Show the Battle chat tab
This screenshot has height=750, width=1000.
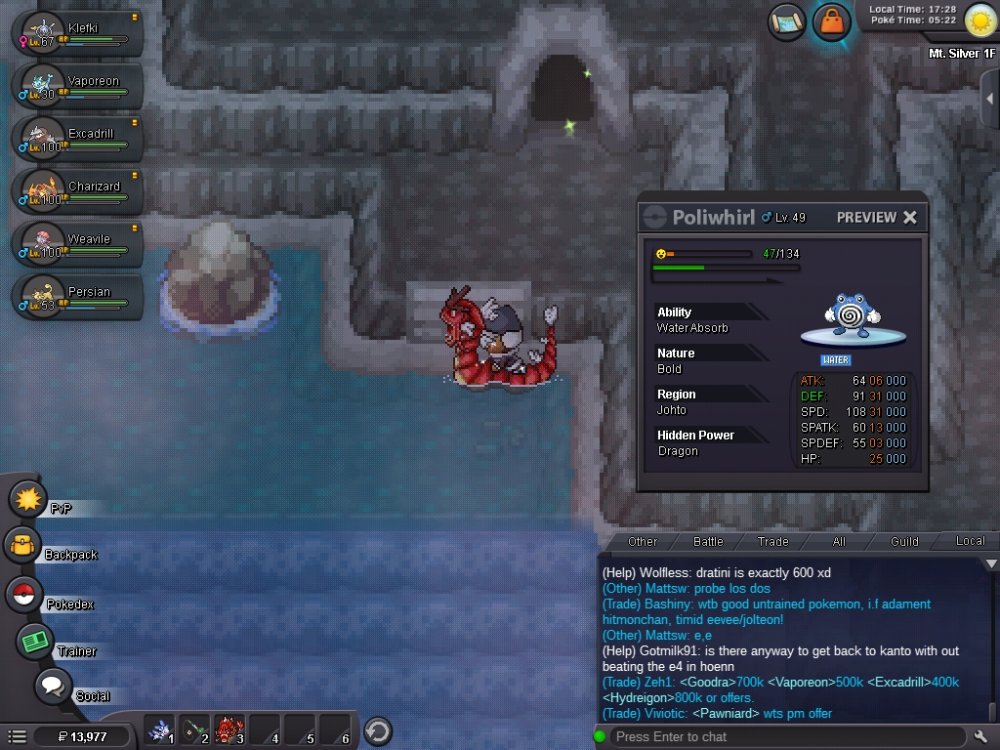[x=708, y=541]
